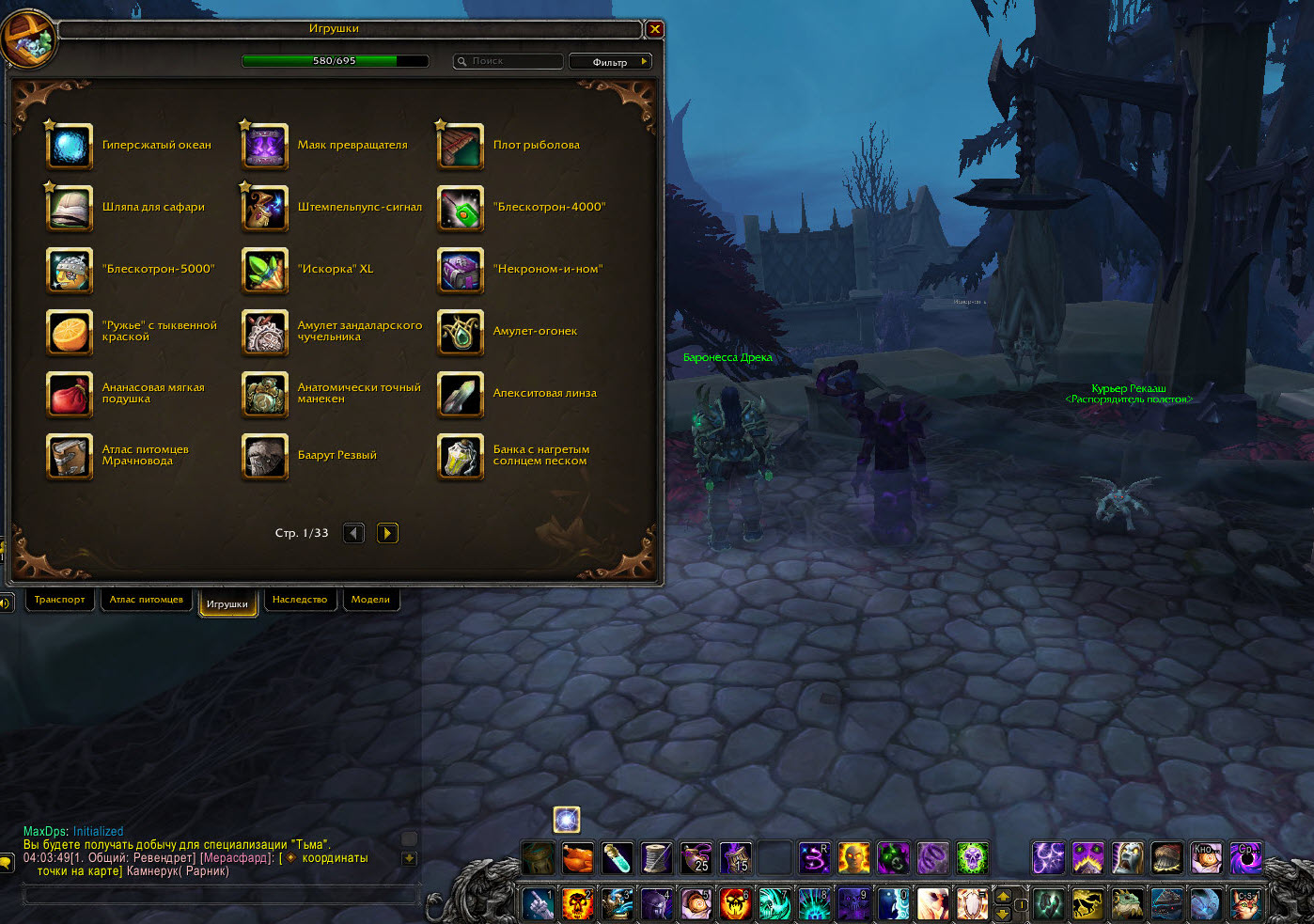Image resolution: width=1314 pixels, height=924 pixels.
Task: Pick the Штемпельпупс-сигнал toy
Action: (x=265, y=208)
